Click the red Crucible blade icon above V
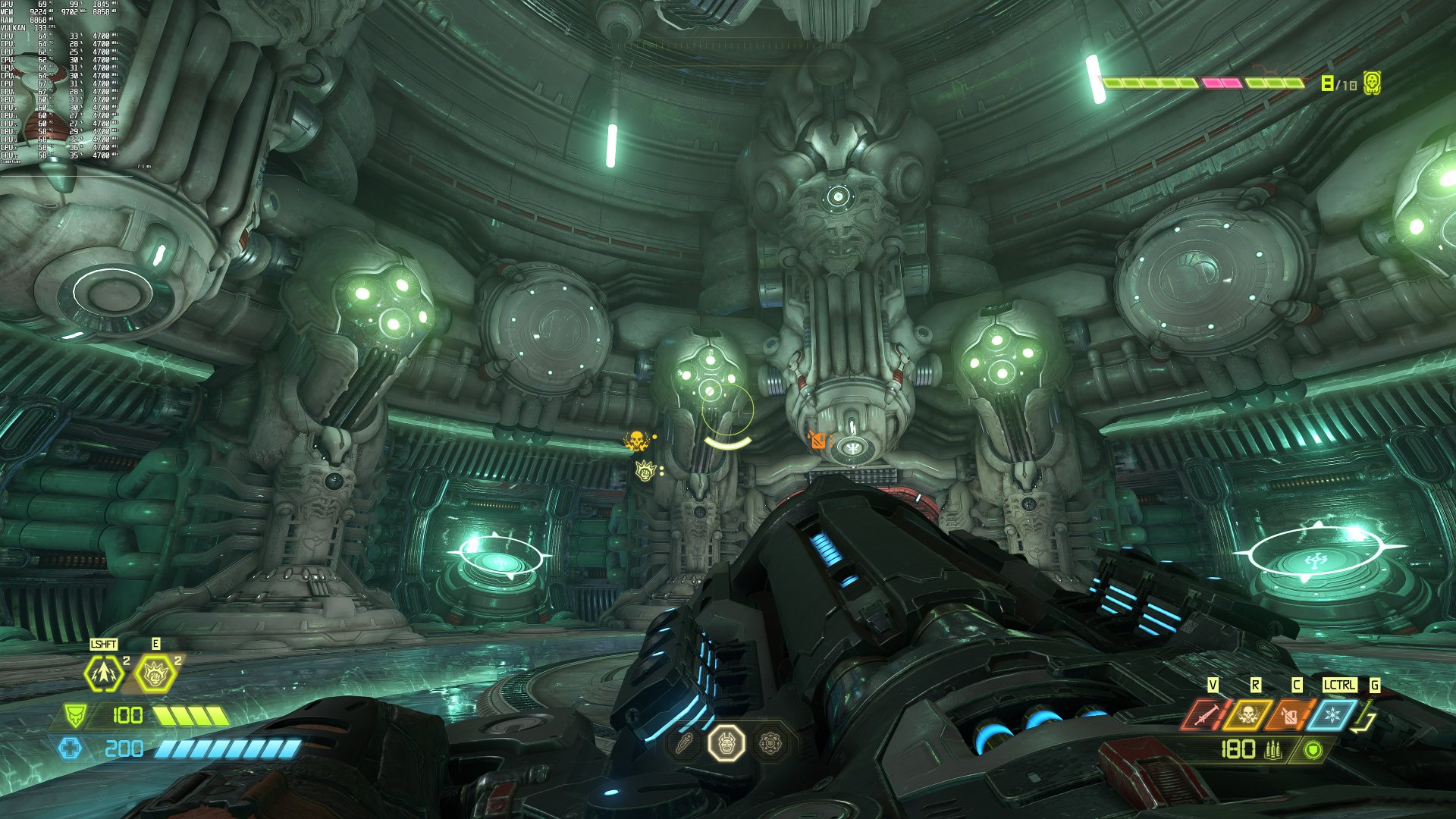Screen dimensions: 1456x819 (1209, 713)
